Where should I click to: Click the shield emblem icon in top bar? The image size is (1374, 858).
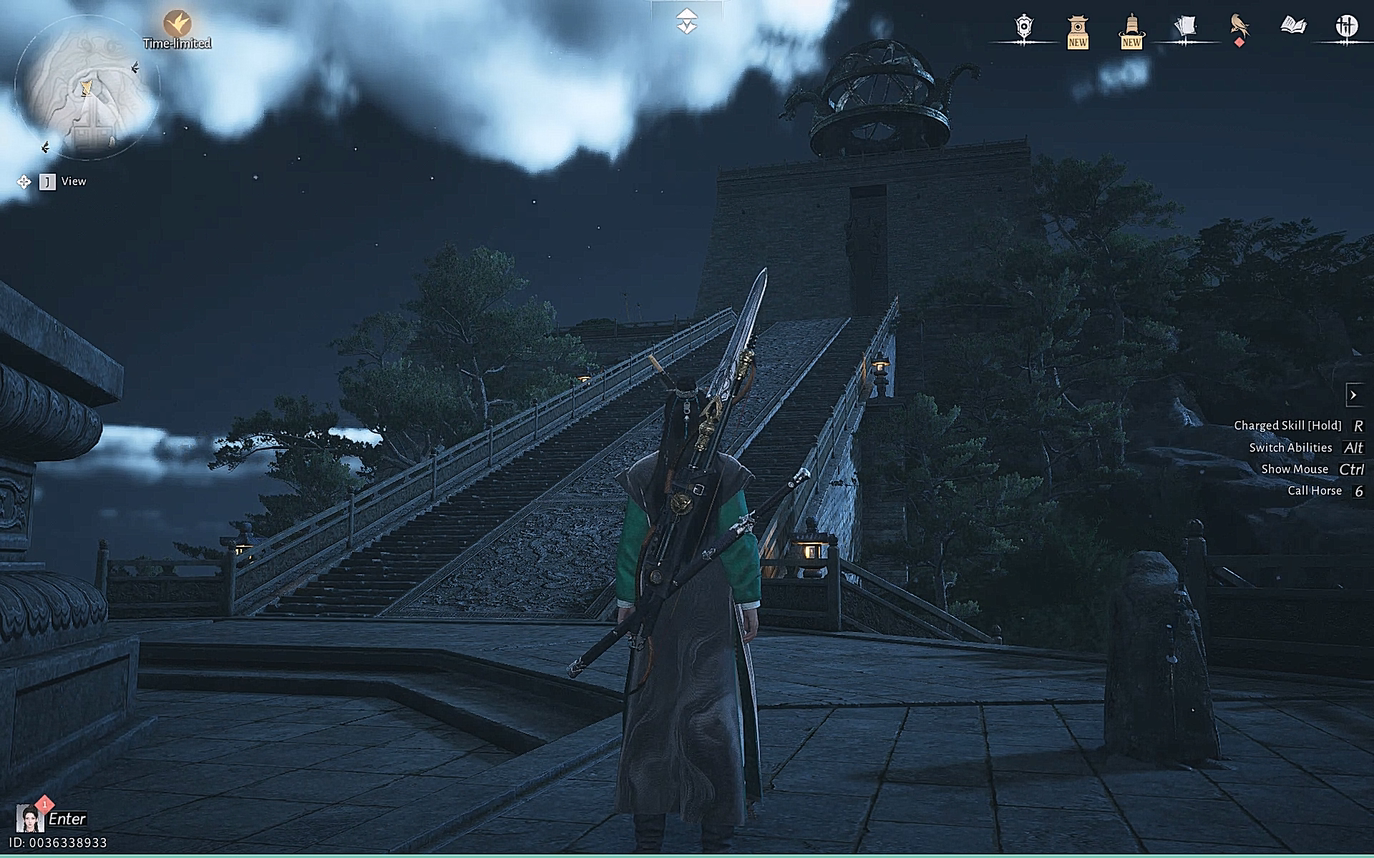point(1023,27)
